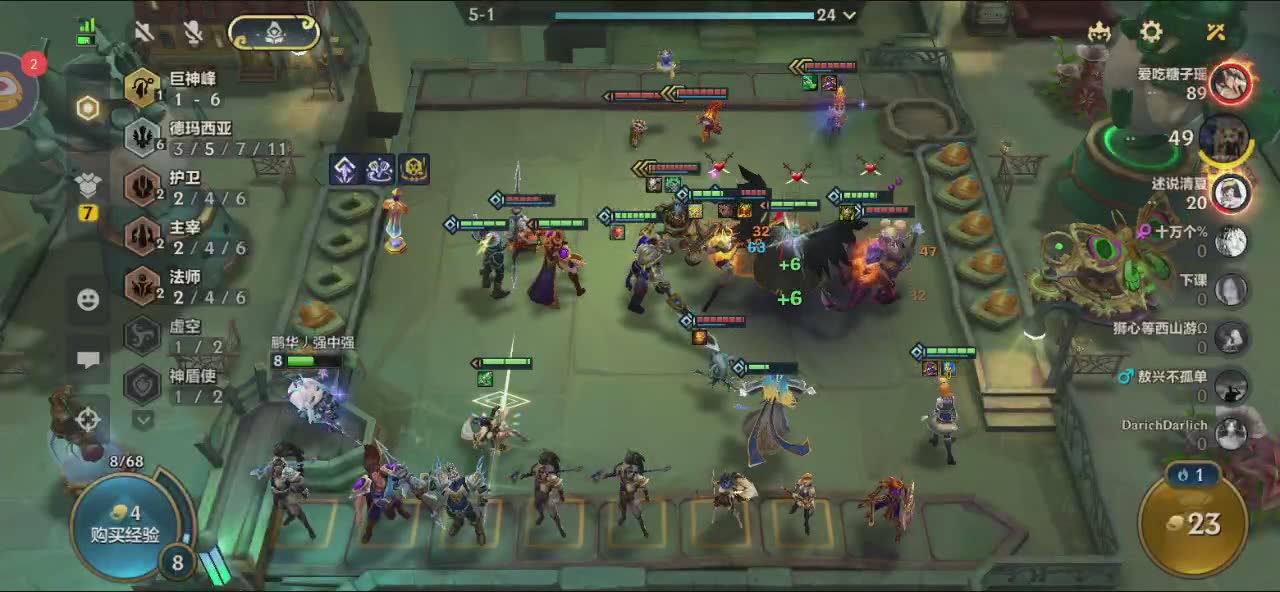Expand the stage 5-1 dropdown arrow
Image resolution: width=1280 pixels, height=592 pixels.
tap(850, 15)
